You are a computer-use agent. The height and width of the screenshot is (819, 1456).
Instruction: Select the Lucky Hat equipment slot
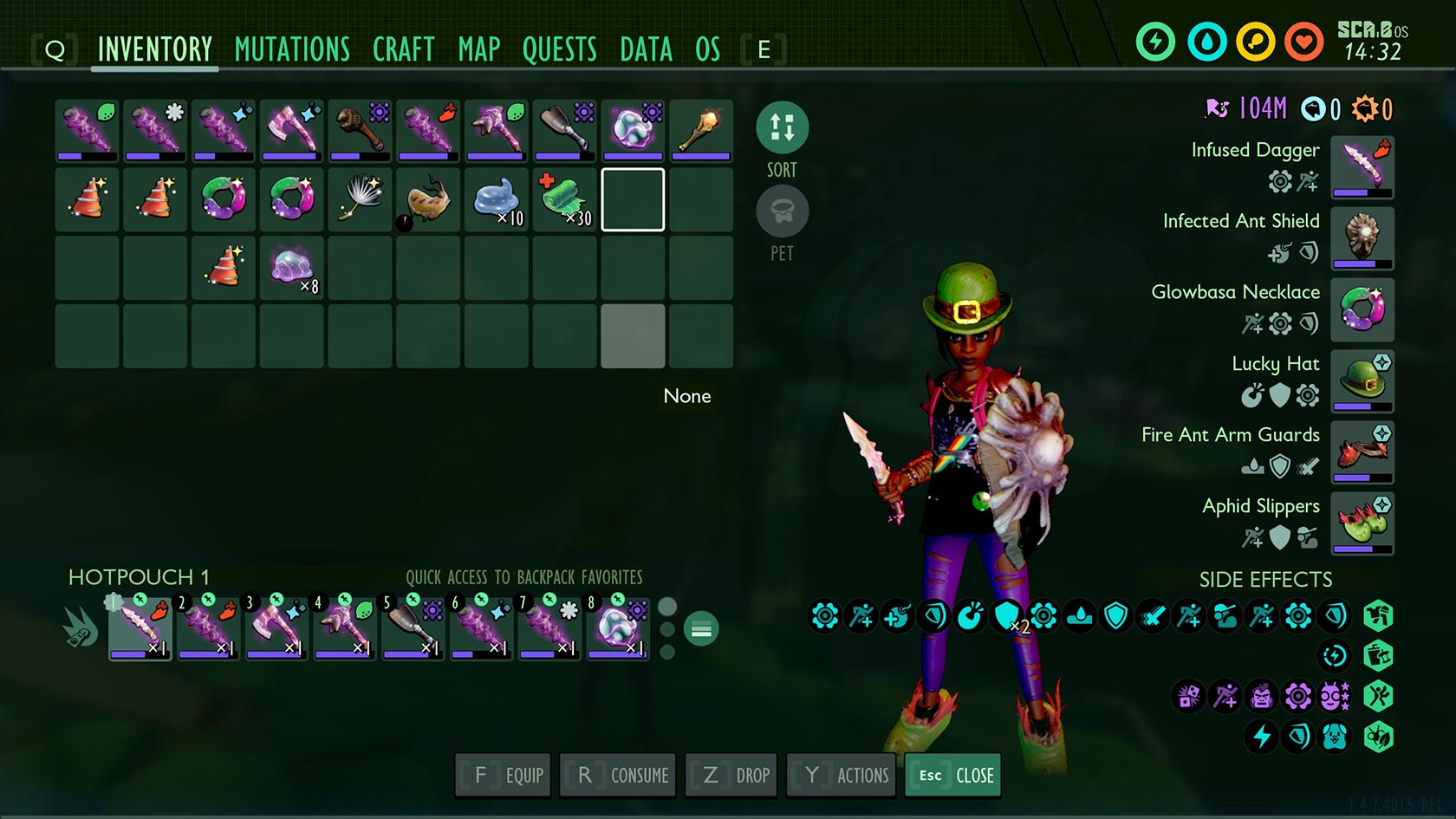pyautogui.click(x=1362, y=380)
